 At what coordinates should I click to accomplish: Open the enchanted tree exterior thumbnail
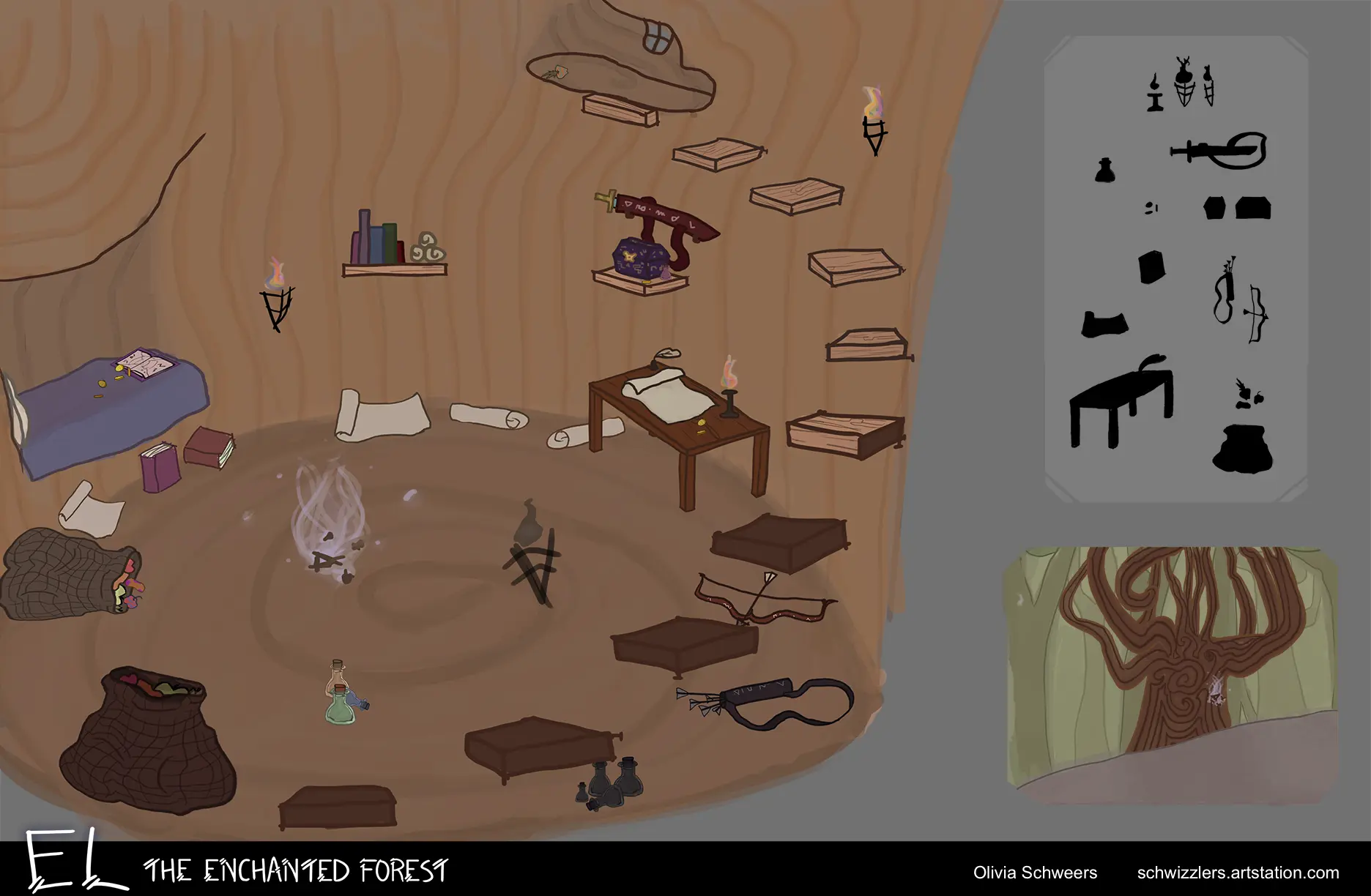tap(1170, 675)
